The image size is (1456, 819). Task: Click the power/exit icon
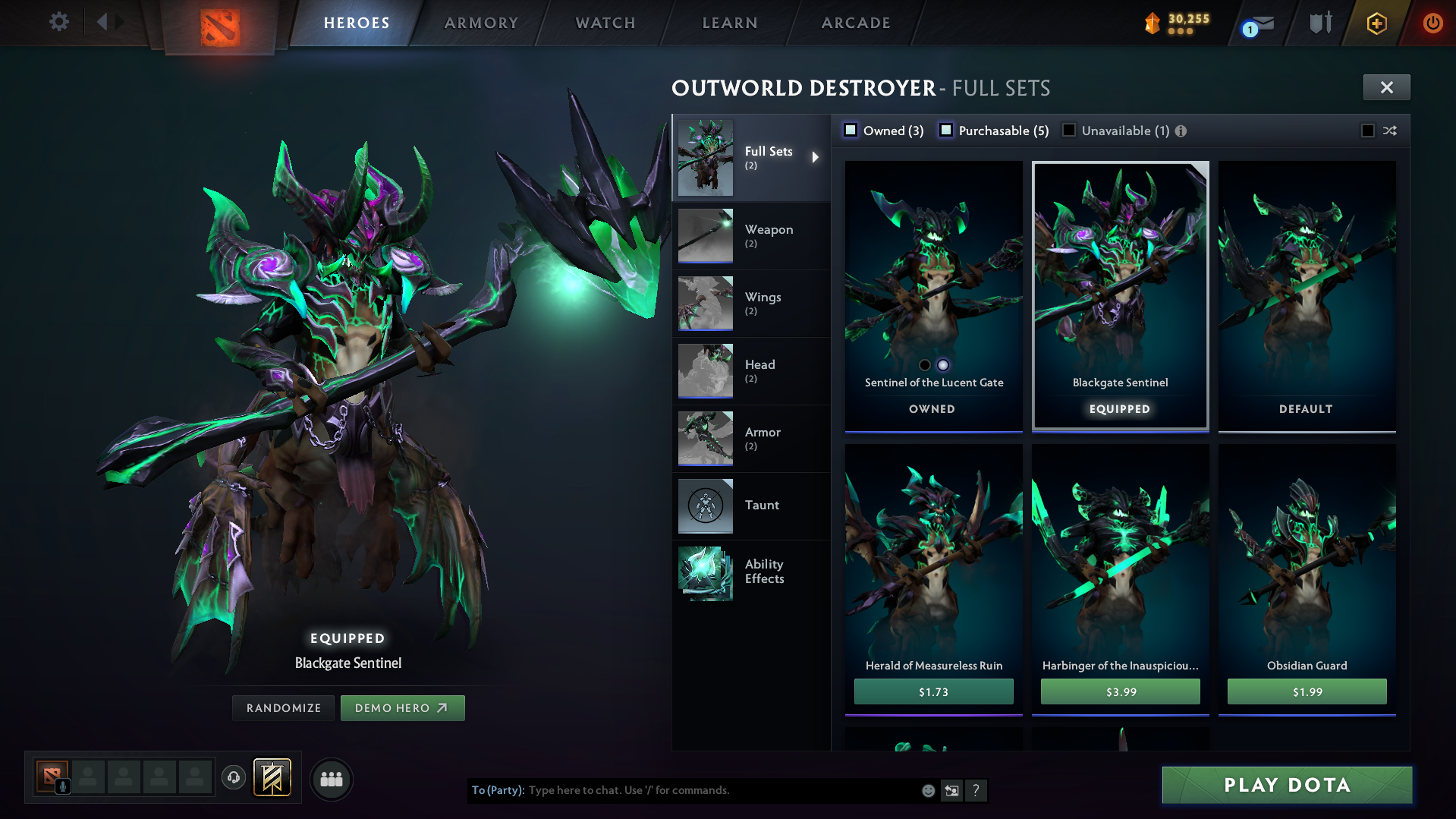click(x=1432, y=22)
